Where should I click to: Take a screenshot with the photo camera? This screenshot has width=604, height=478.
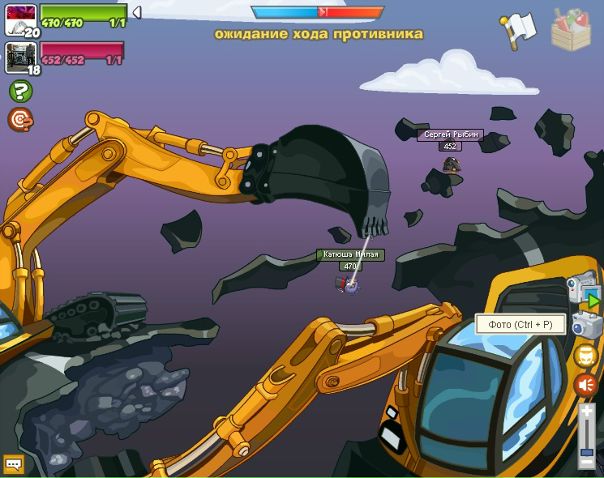[586, 324]
